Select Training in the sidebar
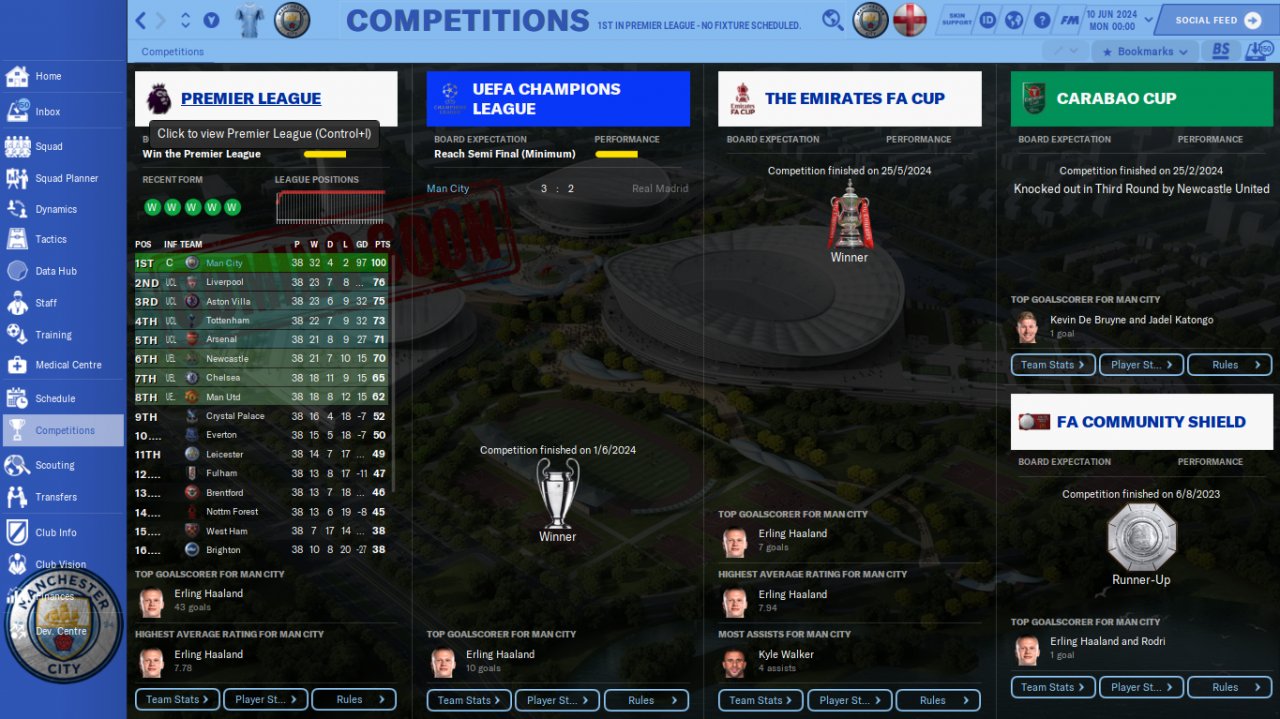1280x719 pixels. click(53, 335)
